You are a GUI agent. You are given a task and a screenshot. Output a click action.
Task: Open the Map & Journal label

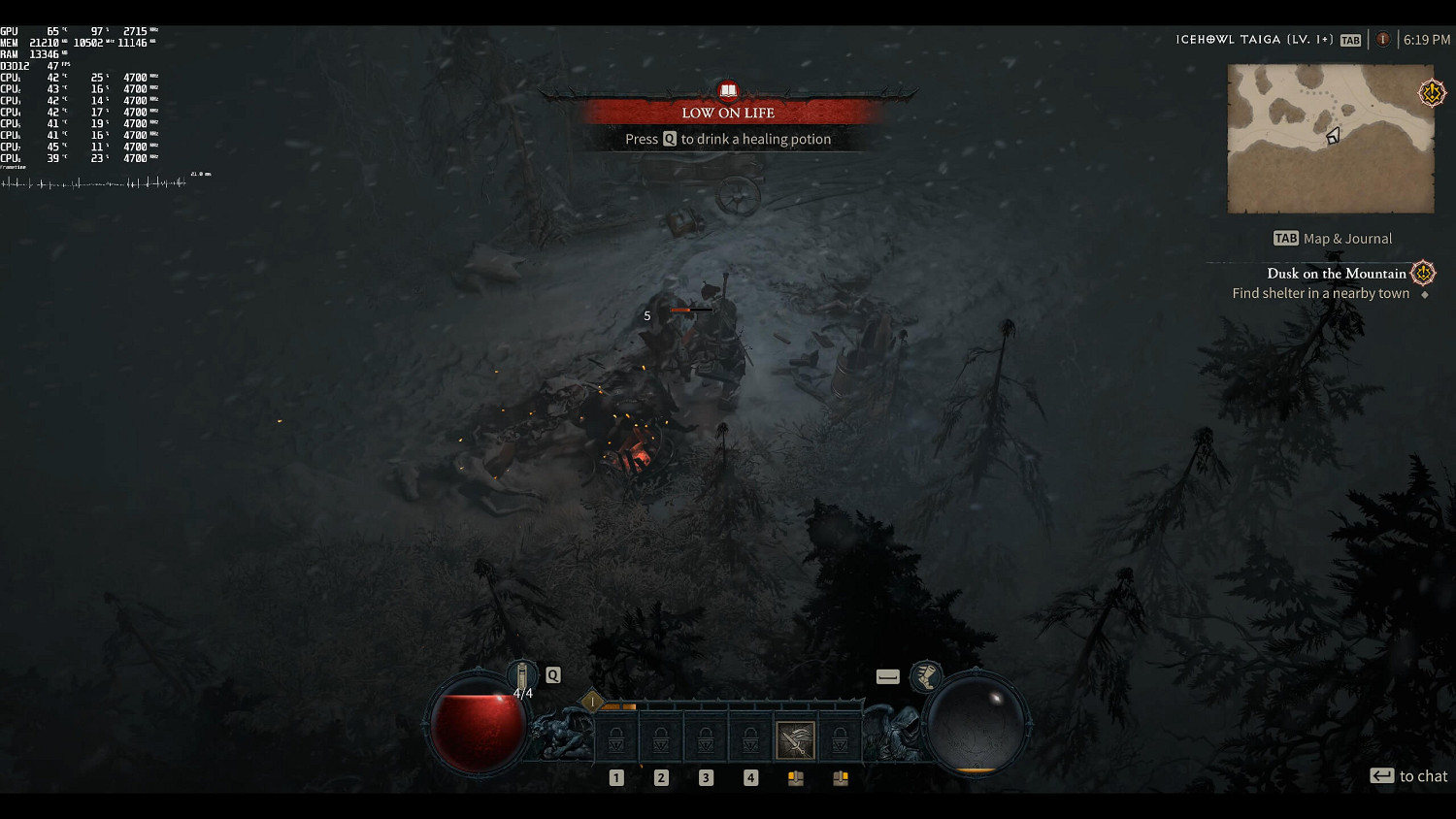point(1333,239)
